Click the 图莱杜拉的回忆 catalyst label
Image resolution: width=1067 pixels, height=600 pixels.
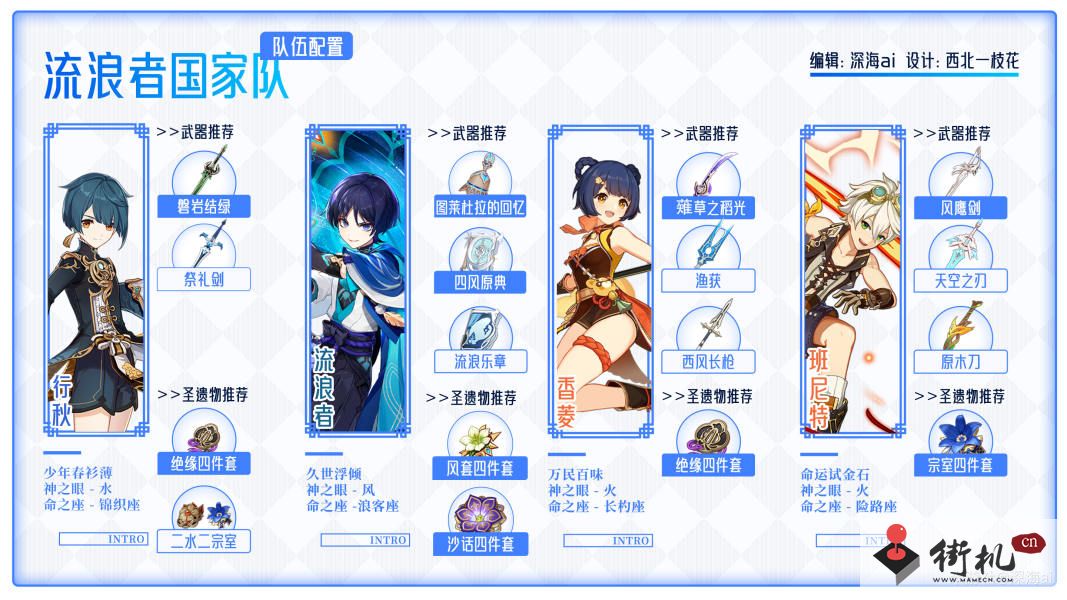pyautogui.click(x=480, y=208)
